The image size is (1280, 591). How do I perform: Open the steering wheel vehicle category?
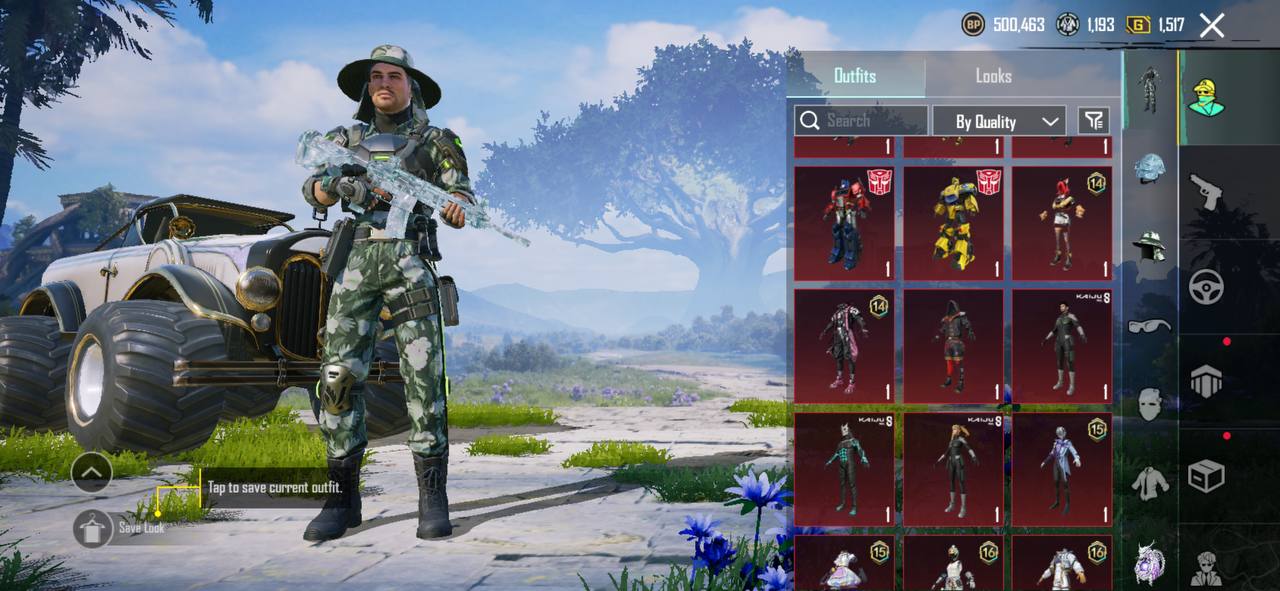coord(1206,287)
